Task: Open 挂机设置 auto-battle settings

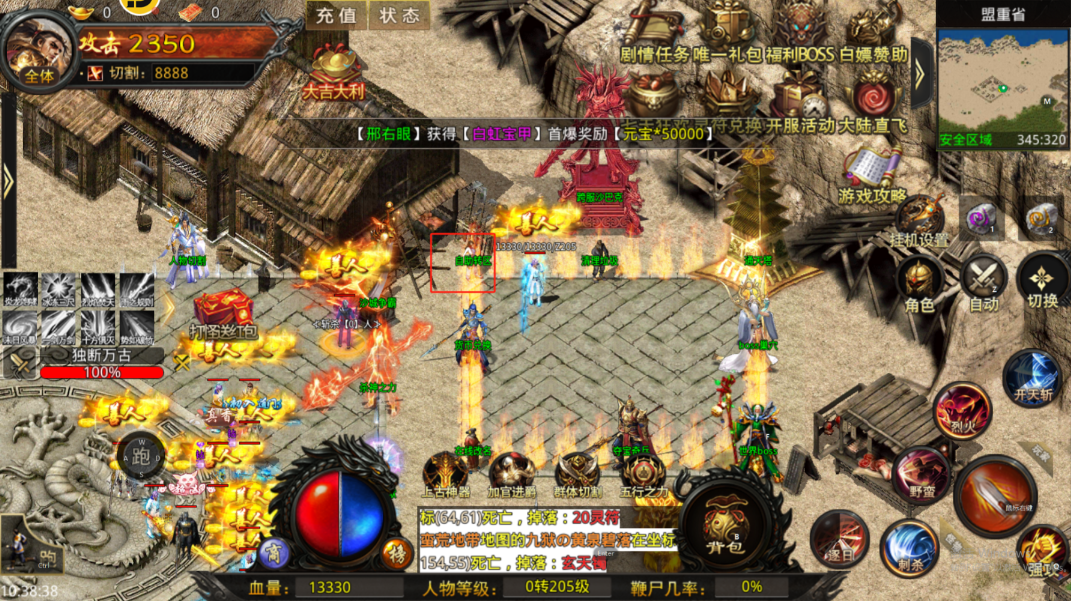Action: [918, 221]
